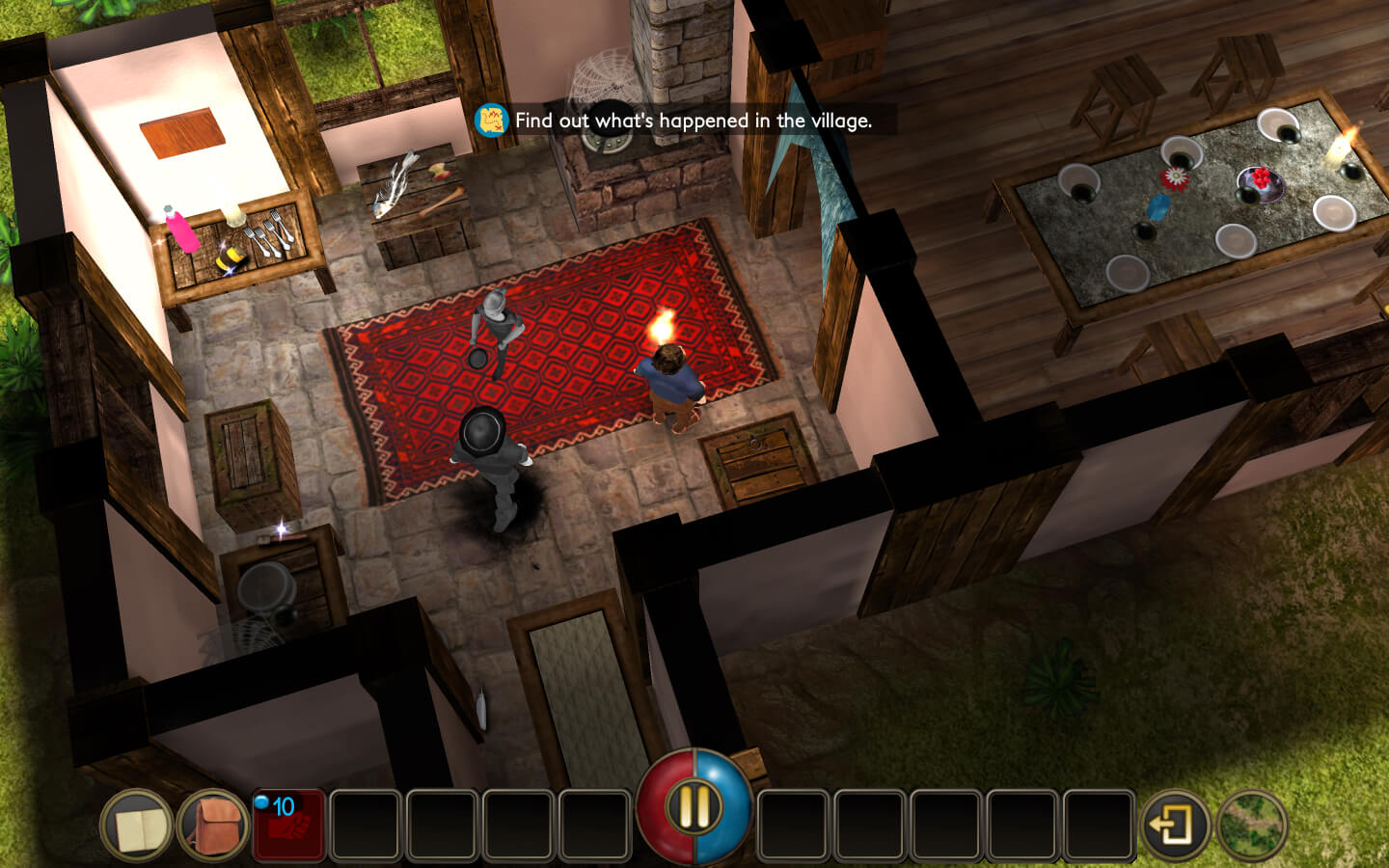Pause the game with the center button
The image size is (1389, 868).
click(694, 806)
